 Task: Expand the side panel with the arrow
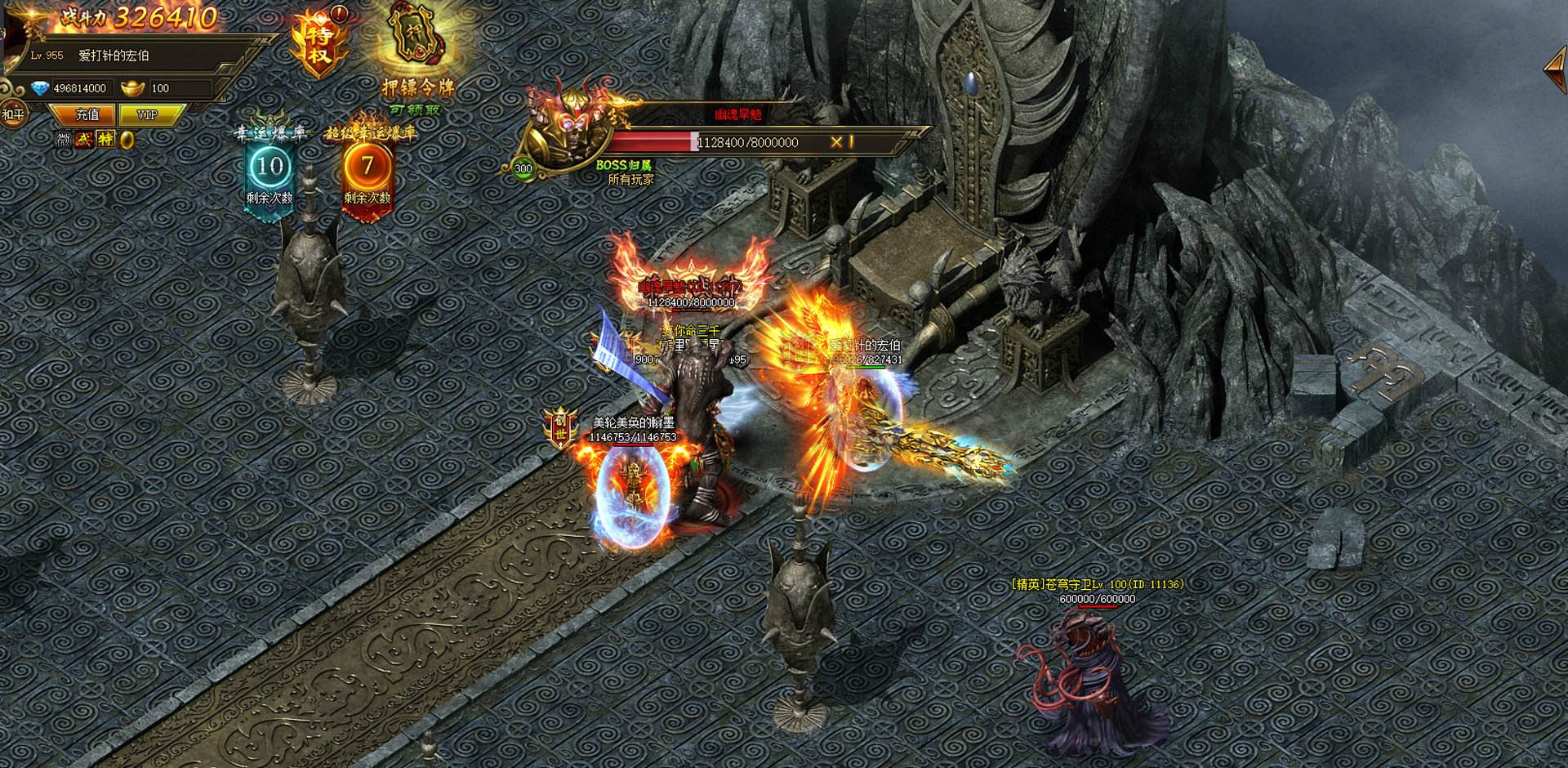(x=1554, y=69)
